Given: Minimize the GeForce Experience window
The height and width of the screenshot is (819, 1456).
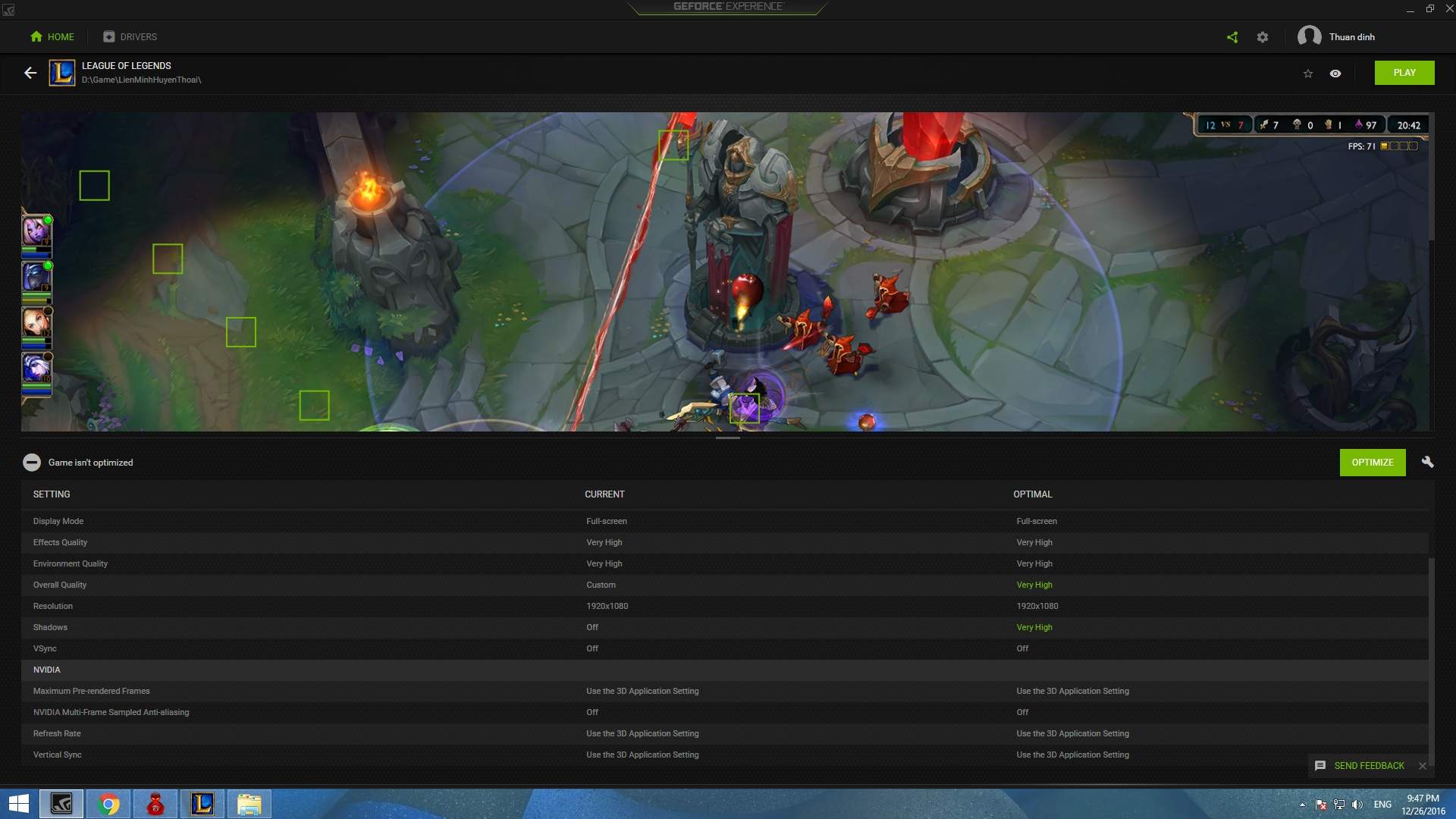Looking at the screenshot, I should [x=1410, y=9].
